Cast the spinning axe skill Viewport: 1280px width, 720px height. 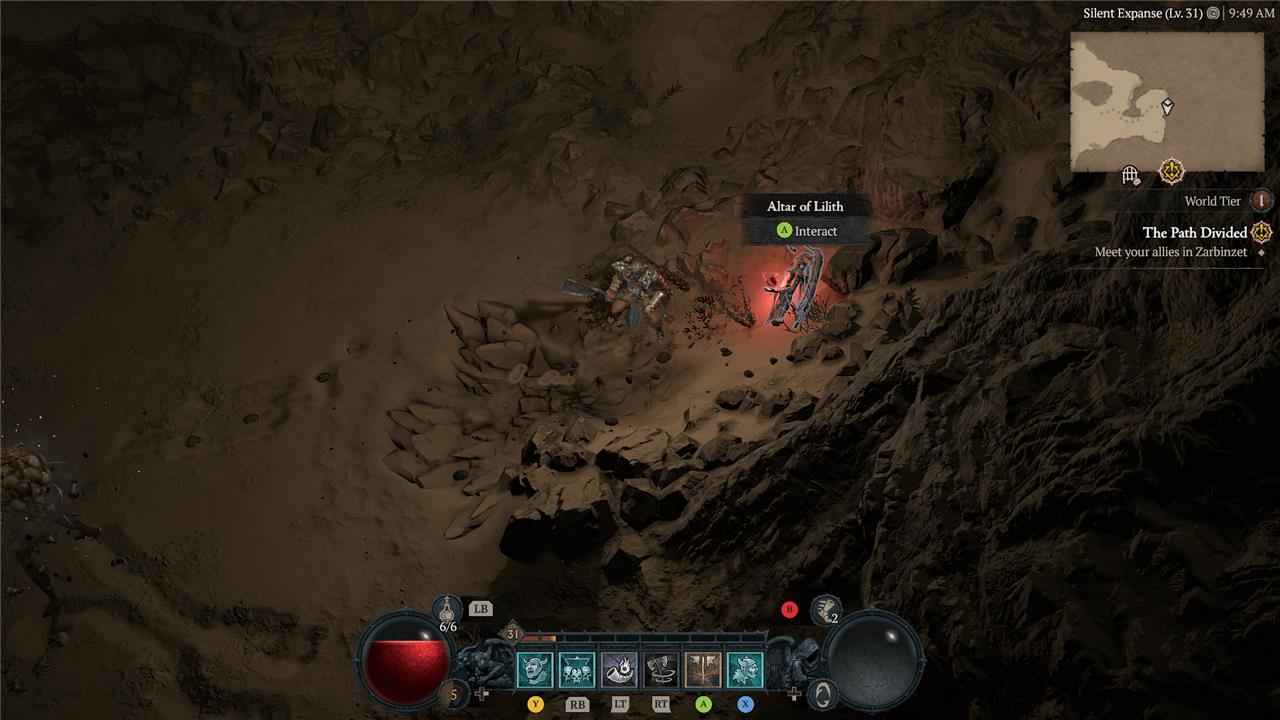661,670
